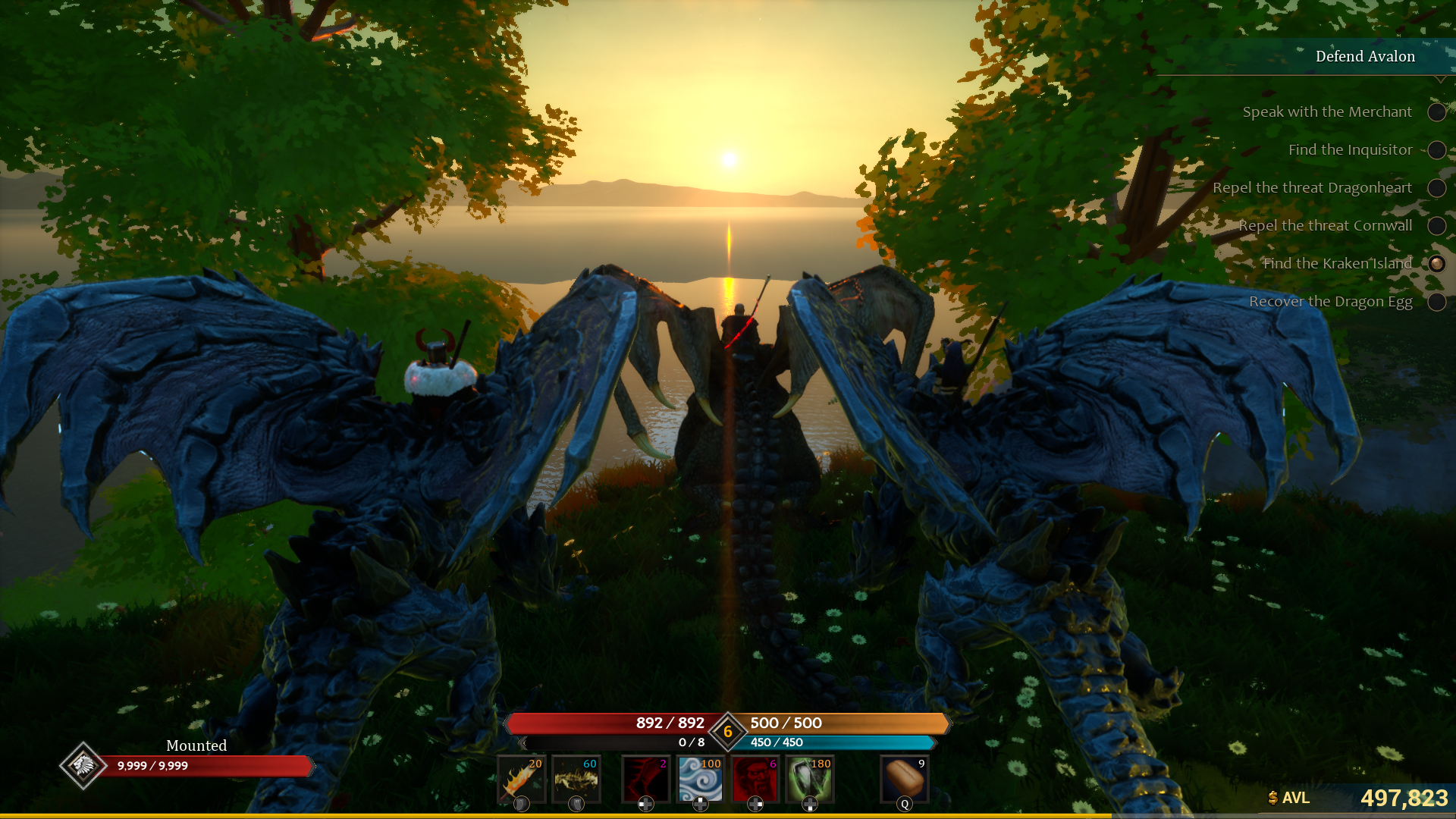This screenshot has height=819, width=1456.
Task: Trigger the red demon face ability
Action: [x=755, y=777]
